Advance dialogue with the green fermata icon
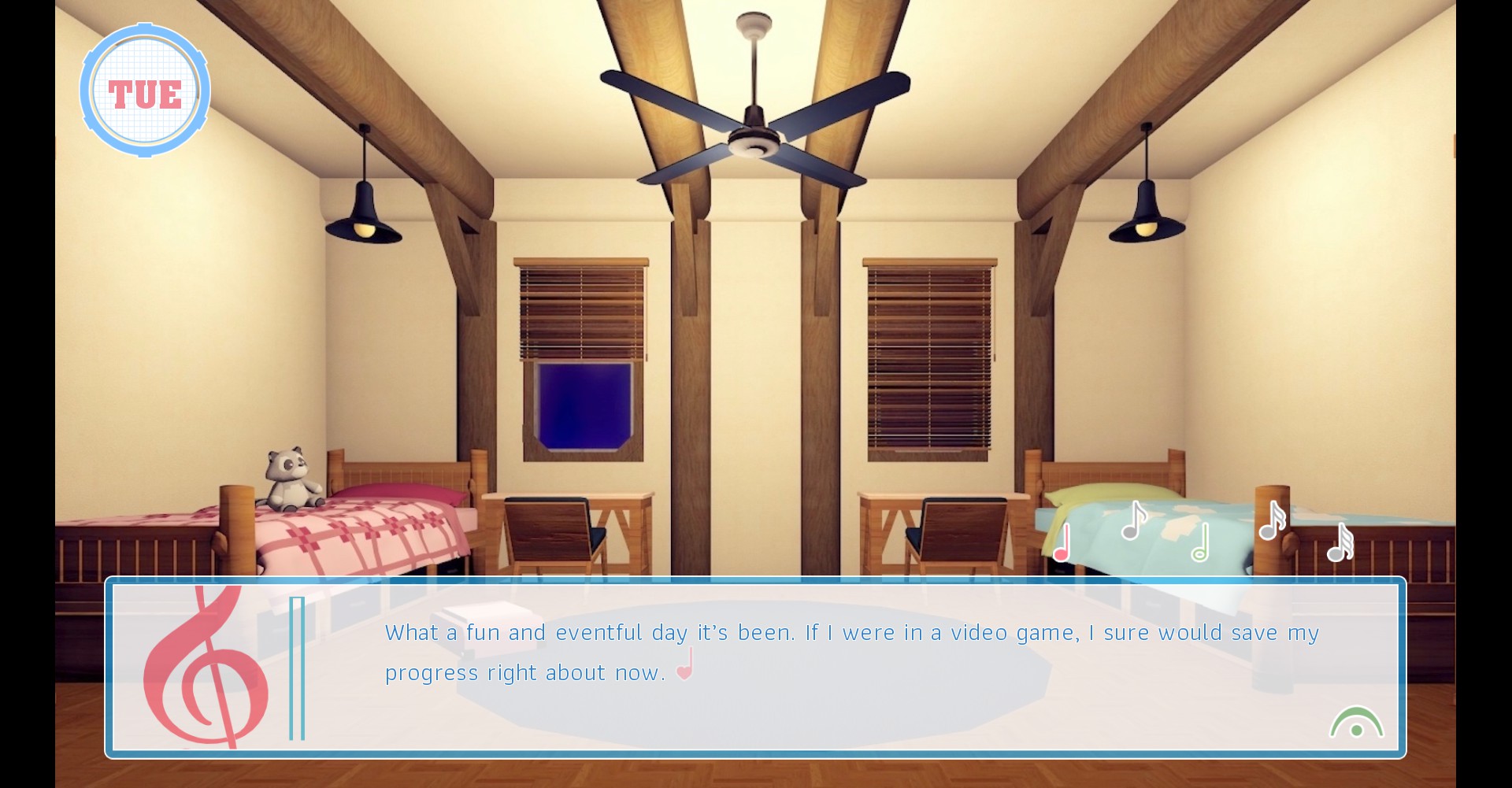1512x788 pixels. [x=1356, y=723]
